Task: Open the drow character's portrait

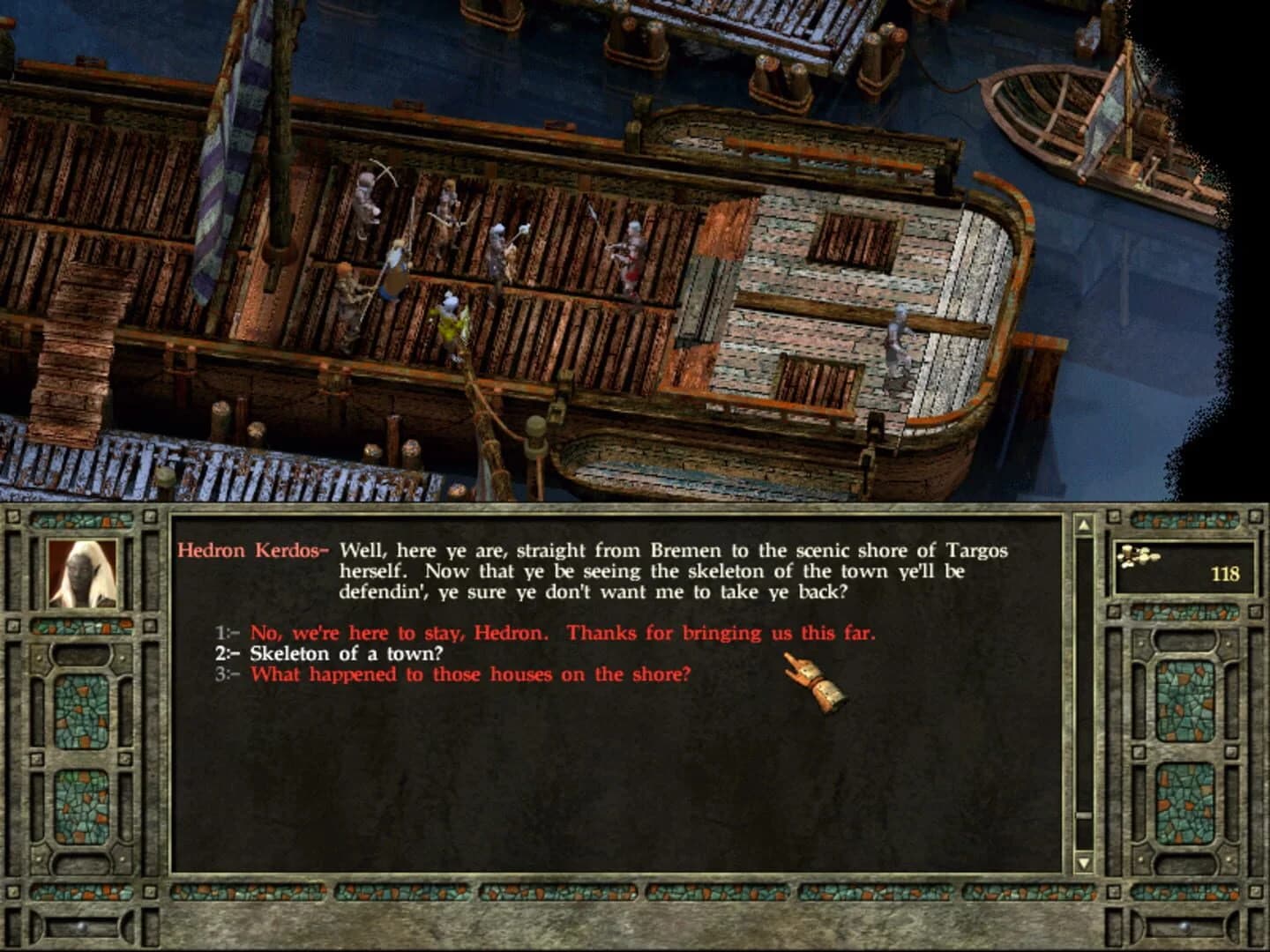Action: click(81, 573)
